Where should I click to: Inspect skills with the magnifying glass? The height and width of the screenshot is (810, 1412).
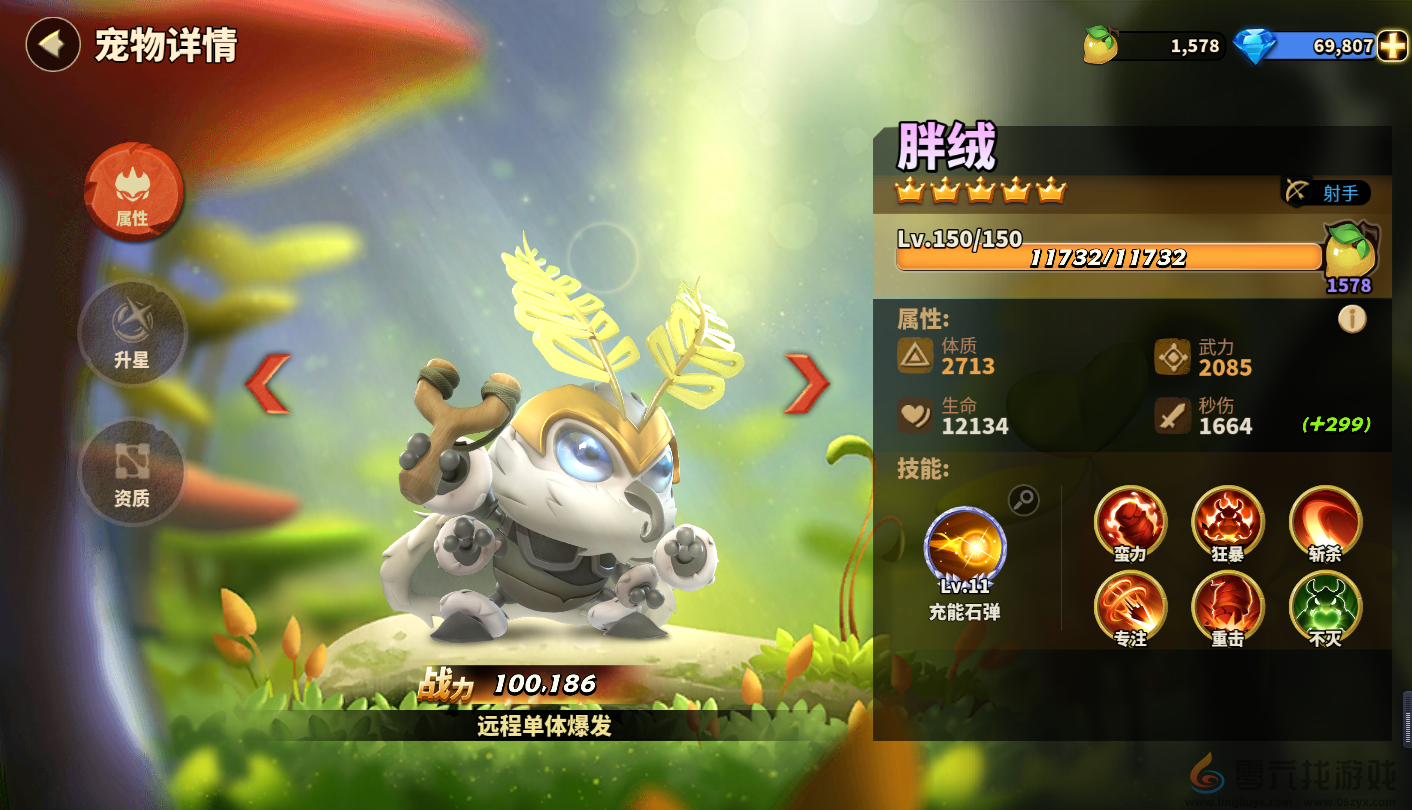click(1023, 500)
